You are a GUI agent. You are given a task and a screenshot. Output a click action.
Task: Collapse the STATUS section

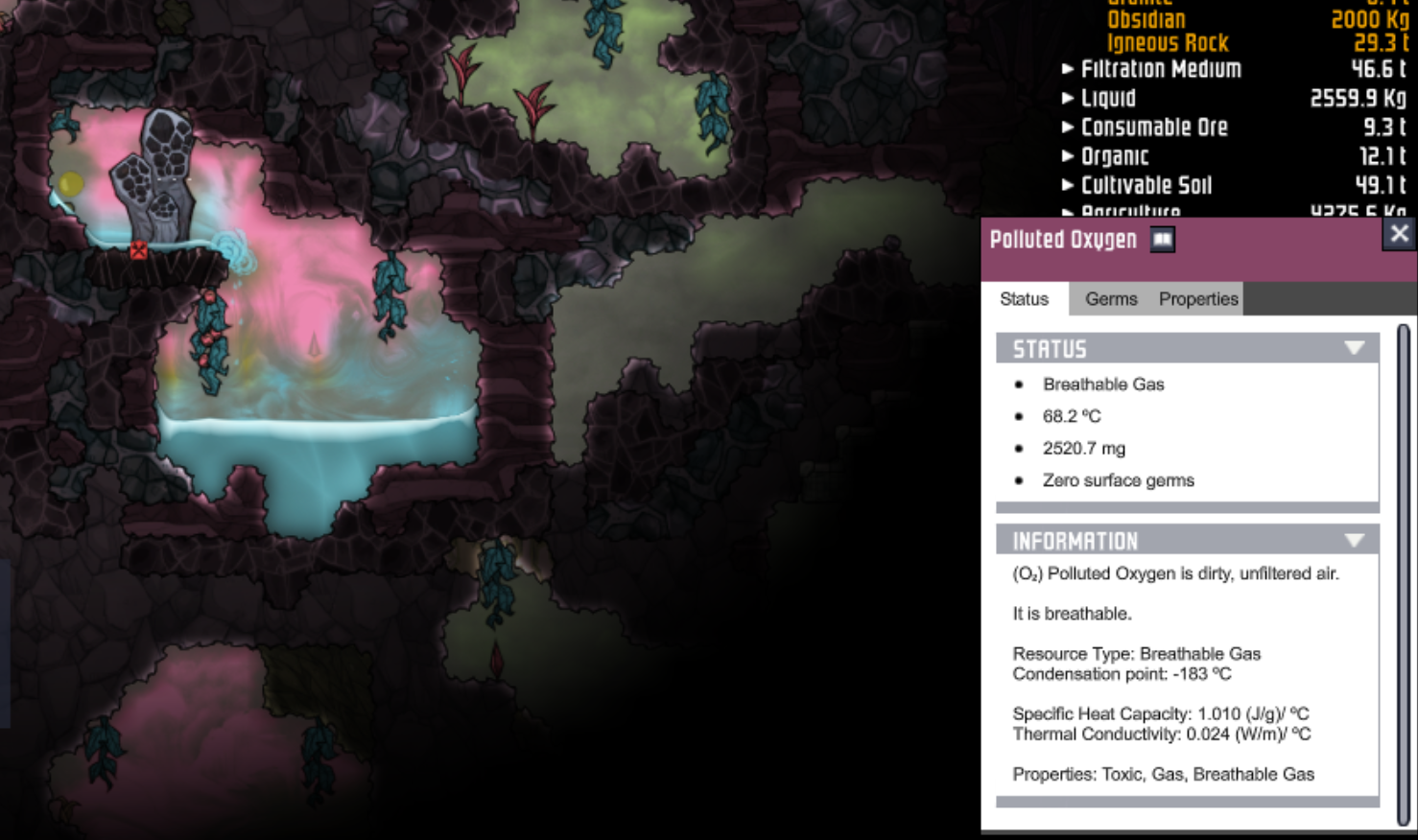pos(1355,348)
